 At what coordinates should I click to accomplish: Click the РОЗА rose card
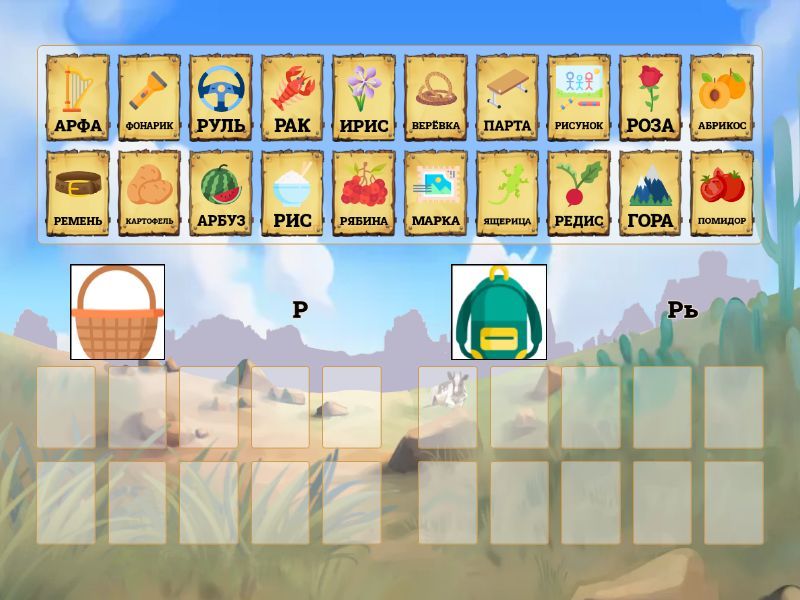(650, 98)
